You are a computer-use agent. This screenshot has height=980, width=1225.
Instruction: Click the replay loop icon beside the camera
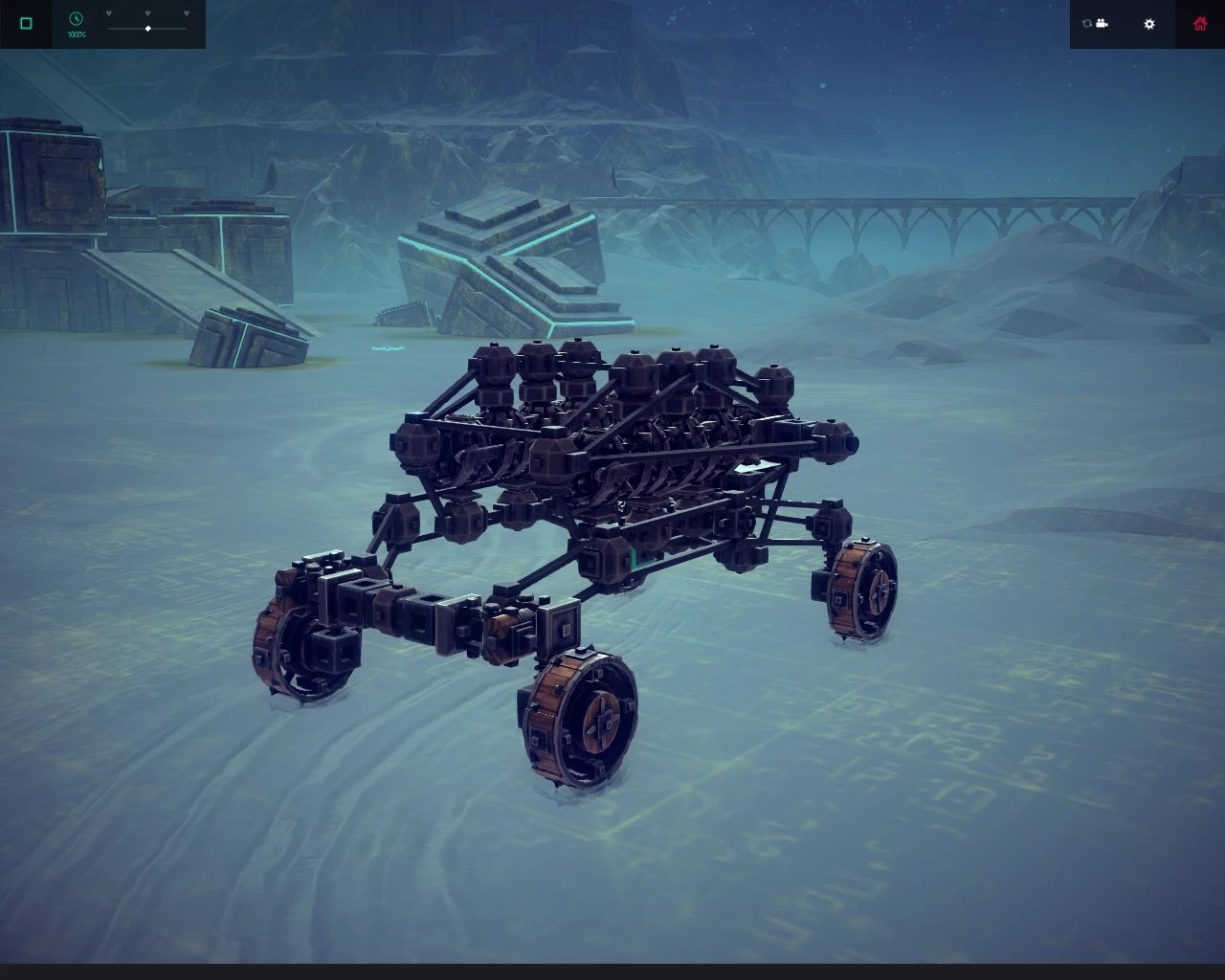click(1087, 23)
